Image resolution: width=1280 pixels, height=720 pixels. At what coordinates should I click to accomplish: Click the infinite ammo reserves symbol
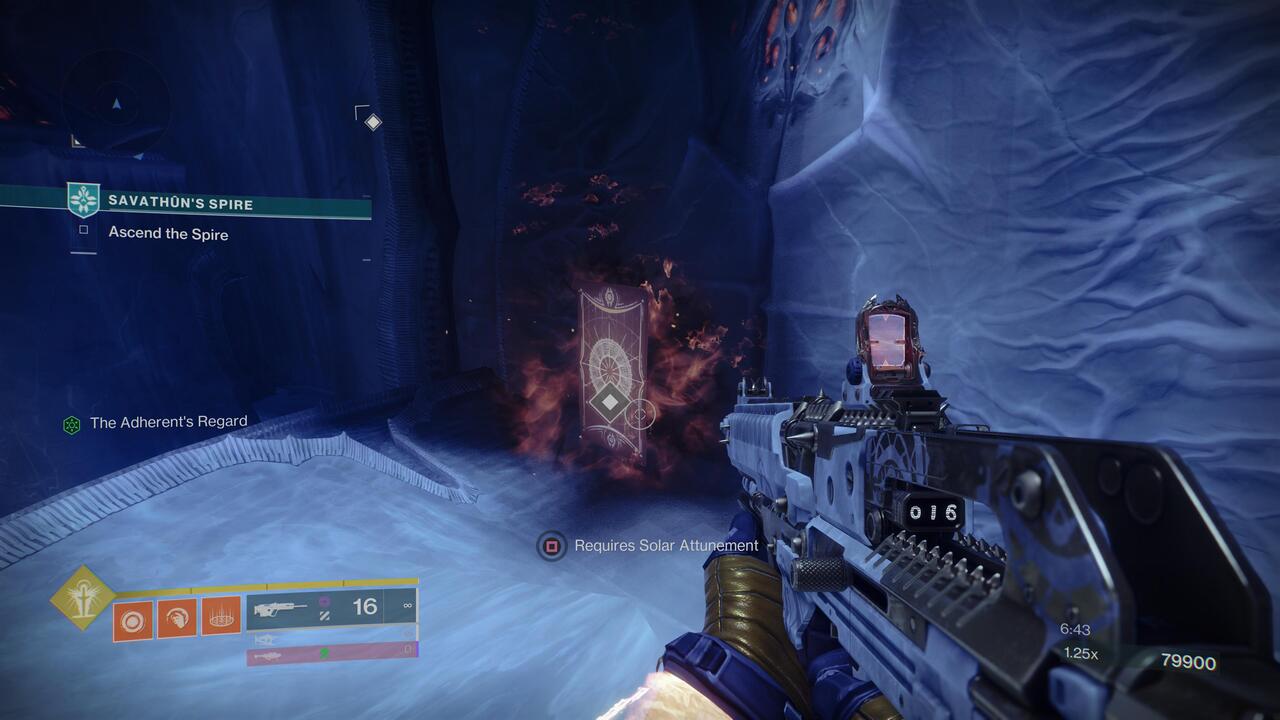[x=405, y=606]
